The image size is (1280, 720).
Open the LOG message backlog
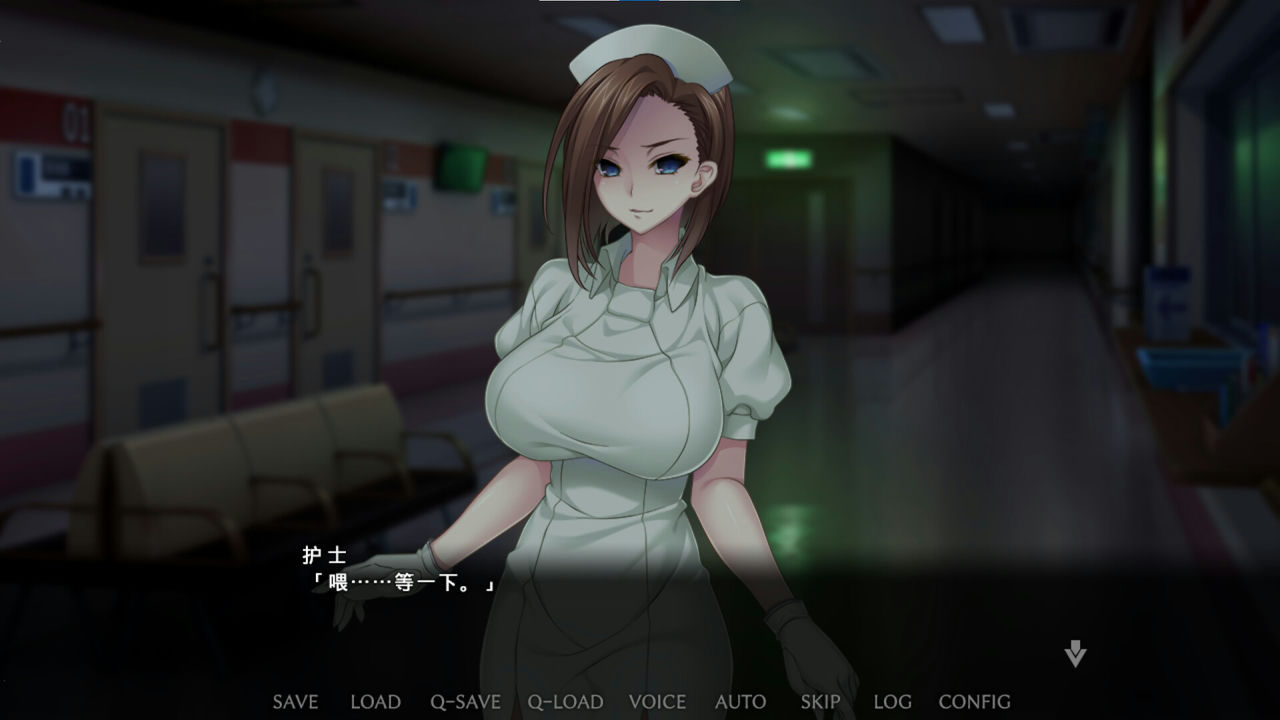click(x=890, y=701)
